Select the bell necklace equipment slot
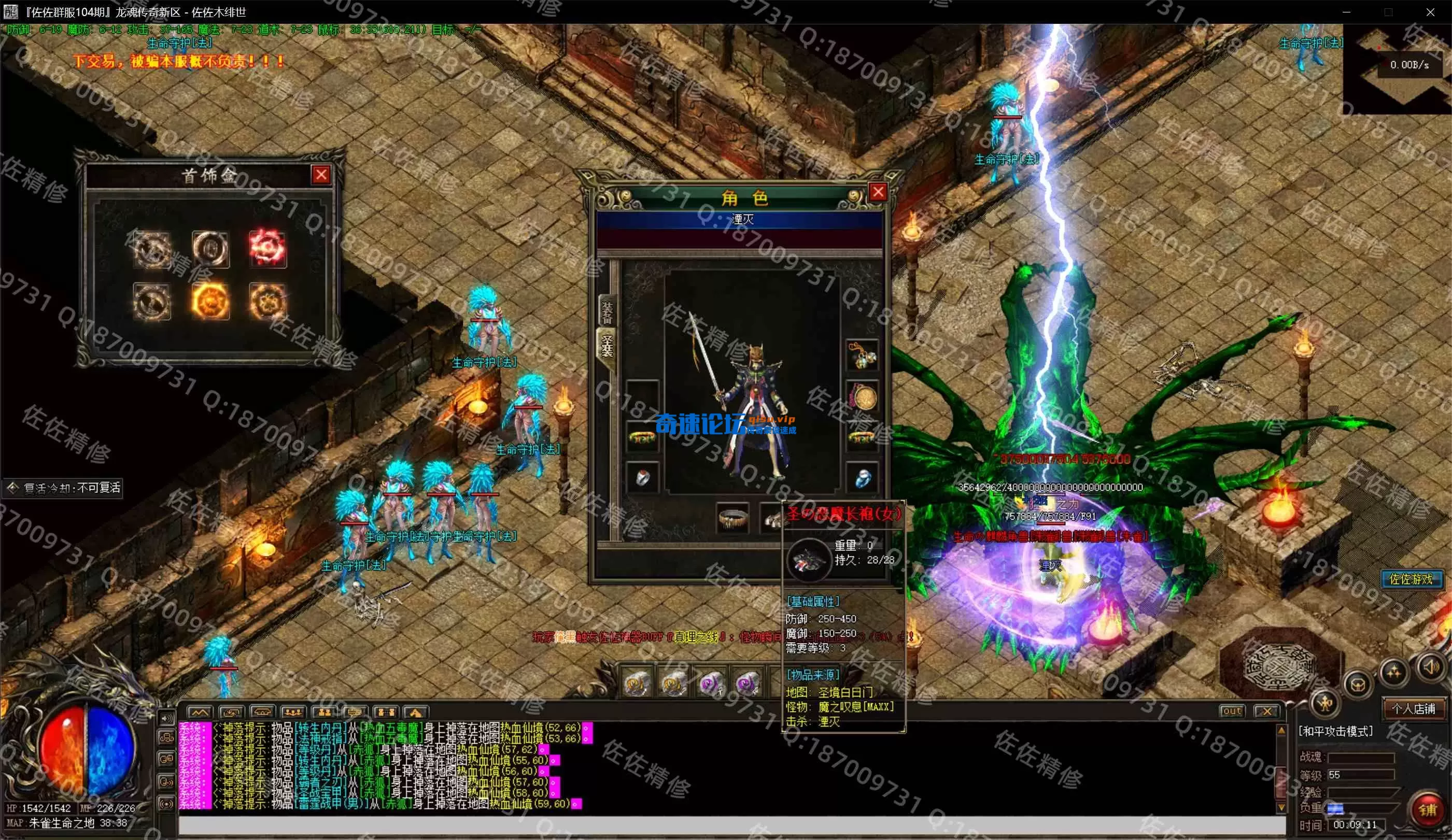This screenshot has height=840, width=1452. [x=862, y=355]
